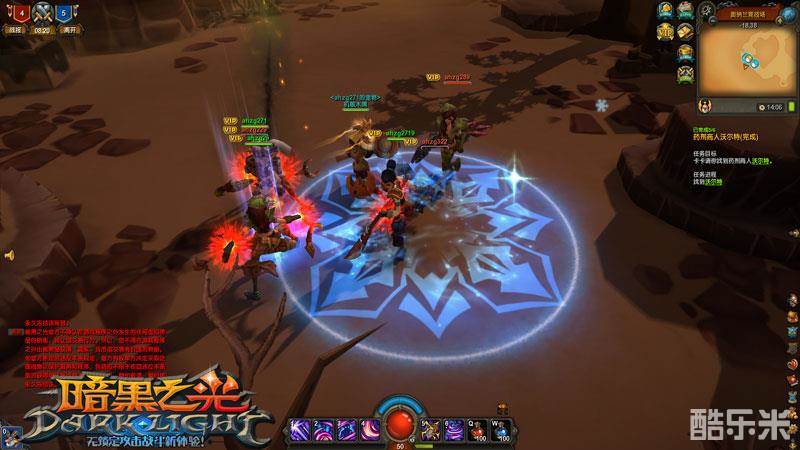Use the blue mana potion in slot W
The image size is (800, 450).
(x=502, y=427)
